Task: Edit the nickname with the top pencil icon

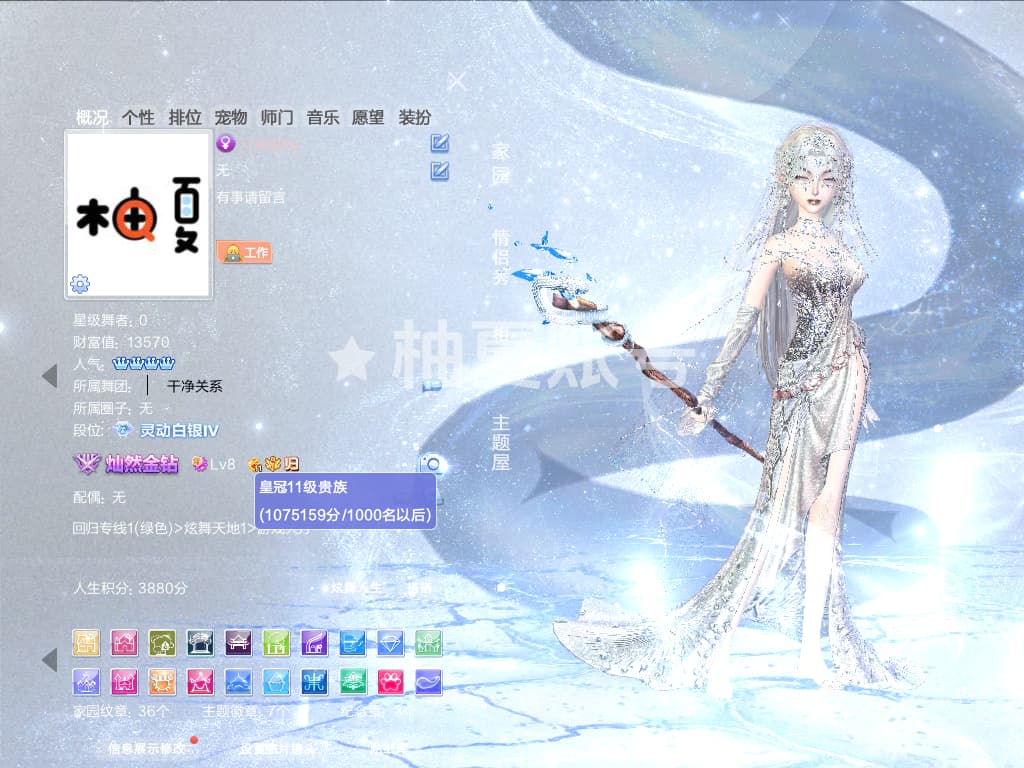Action: (439, 143)
